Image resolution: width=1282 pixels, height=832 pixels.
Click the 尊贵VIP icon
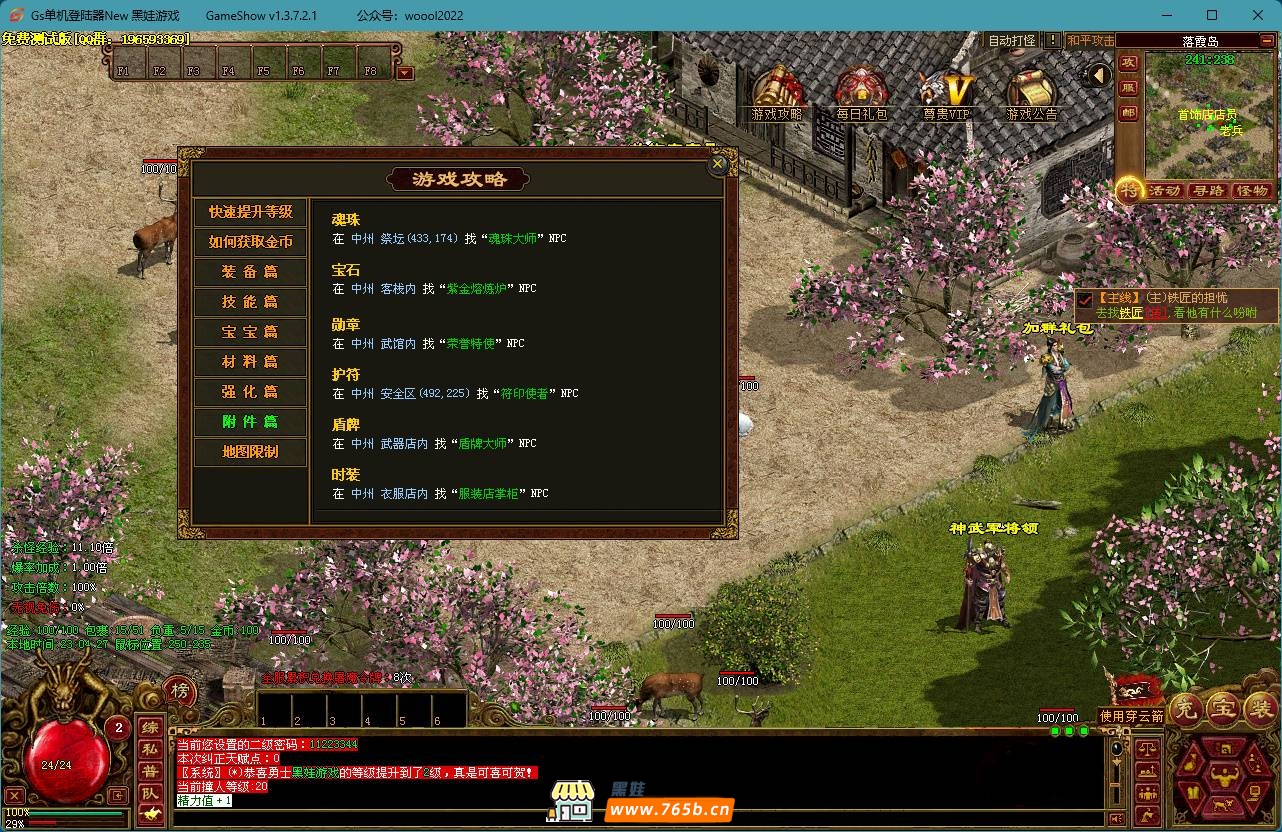tap(946, 90)
